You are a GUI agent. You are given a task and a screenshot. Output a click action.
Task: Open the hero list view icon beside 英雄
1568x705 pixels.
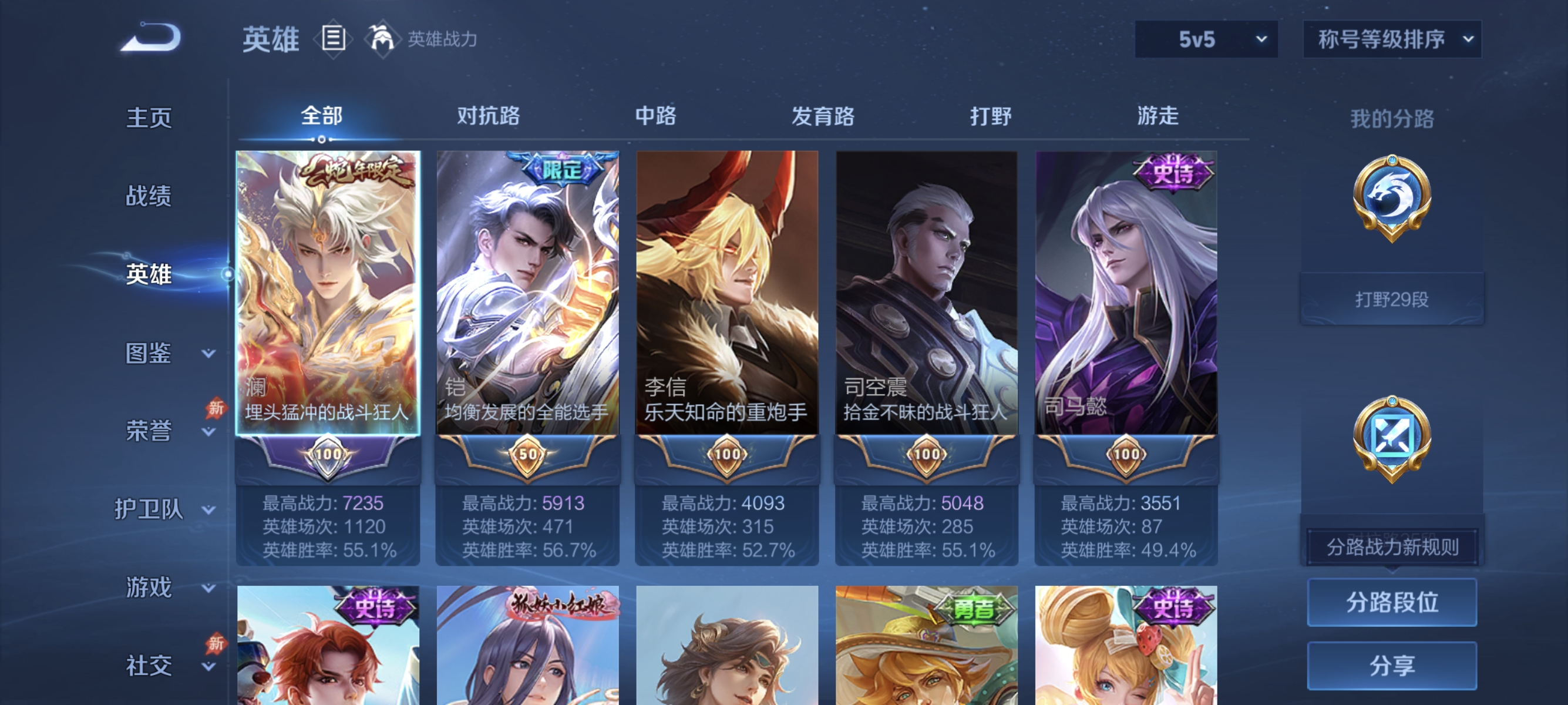(332, 39)
